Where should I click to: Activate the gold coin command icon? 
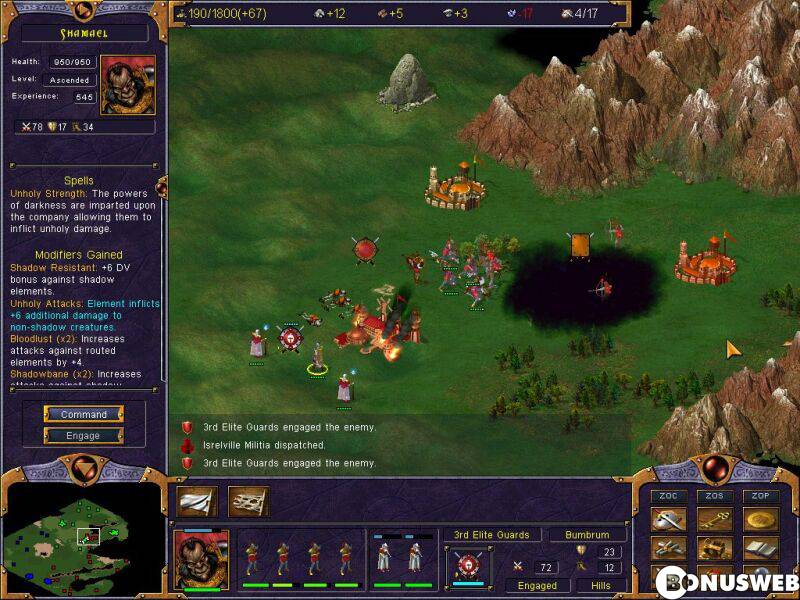pyautogui.click(x=760, y=520)
